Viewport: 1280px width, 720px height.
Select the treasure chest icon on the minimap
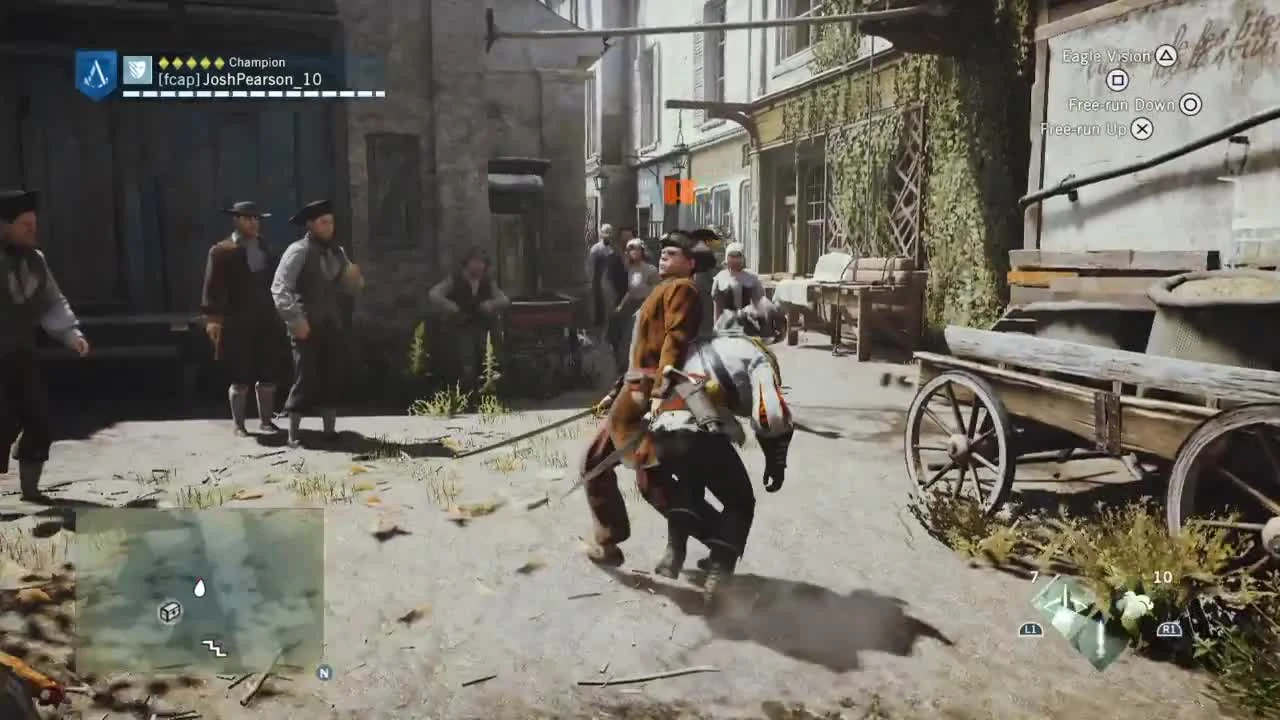tap(170, 612)
